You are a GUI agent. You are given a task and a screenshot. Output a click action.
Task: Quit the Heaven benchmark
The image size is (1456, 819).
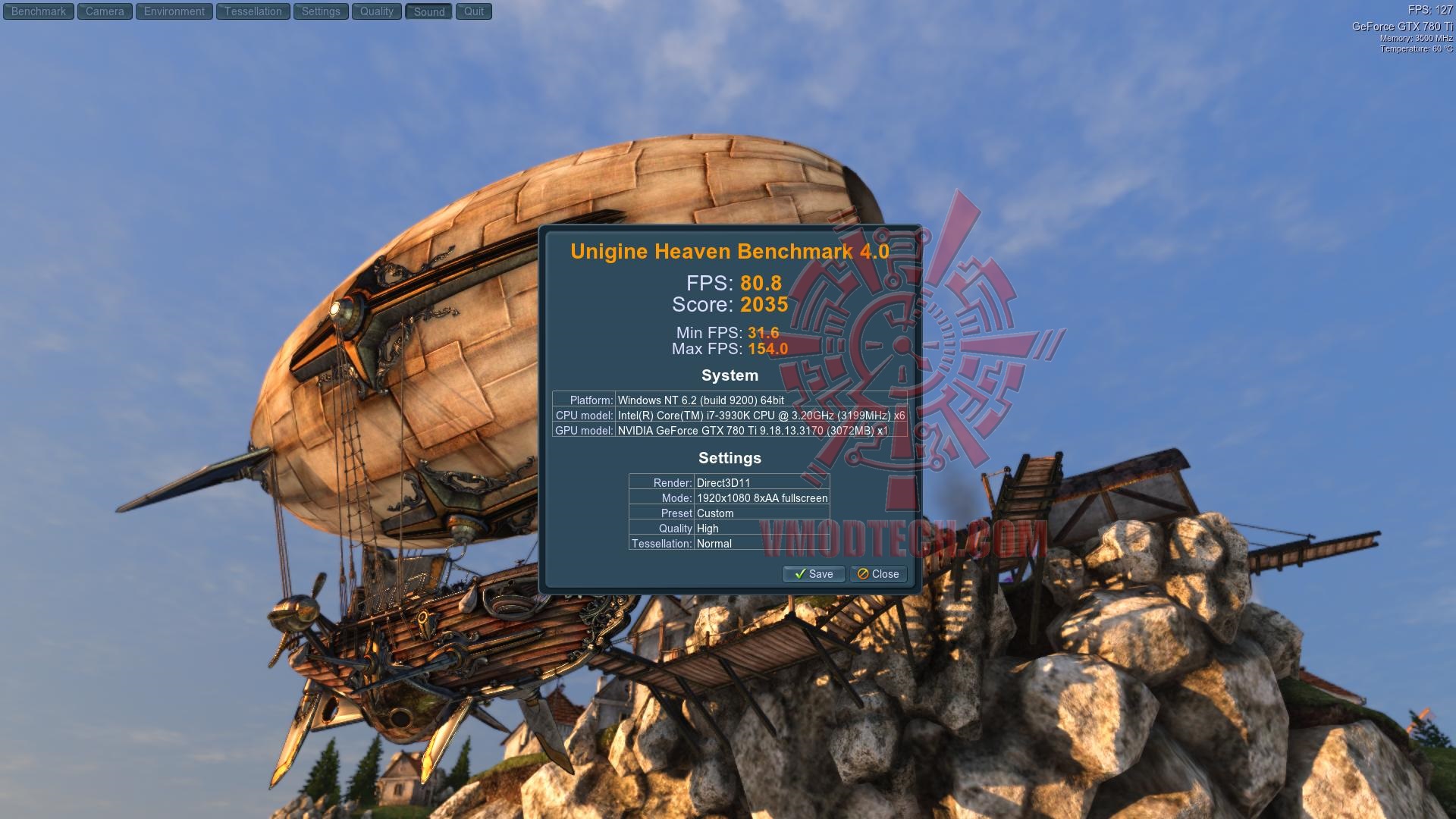(x=474, y=11)
